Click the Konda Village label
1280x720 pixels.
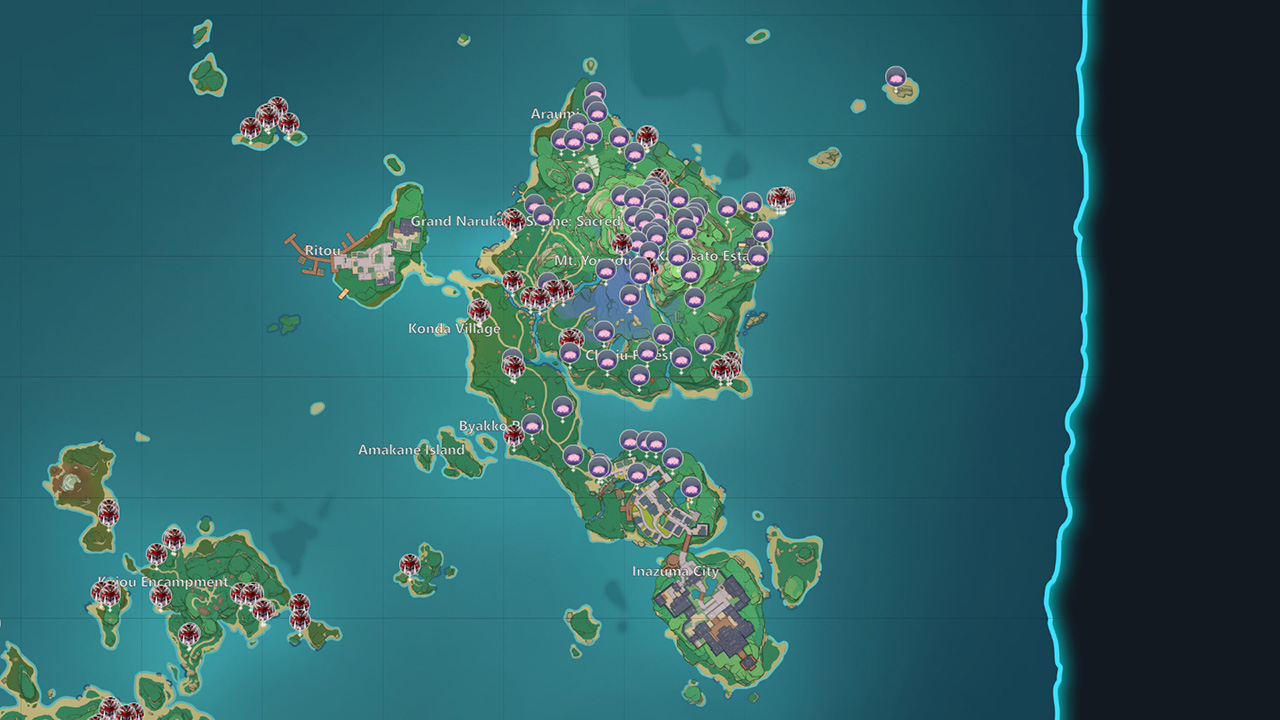pyautogui.click(x=455, y=326)
